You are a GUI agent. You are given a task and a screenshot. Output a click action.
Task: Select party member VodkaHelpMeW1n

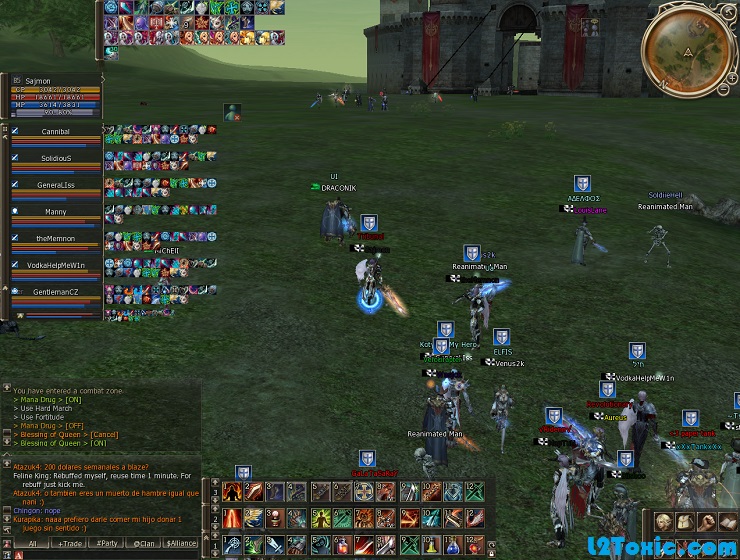pyautogui.click(x=55, y=266)
